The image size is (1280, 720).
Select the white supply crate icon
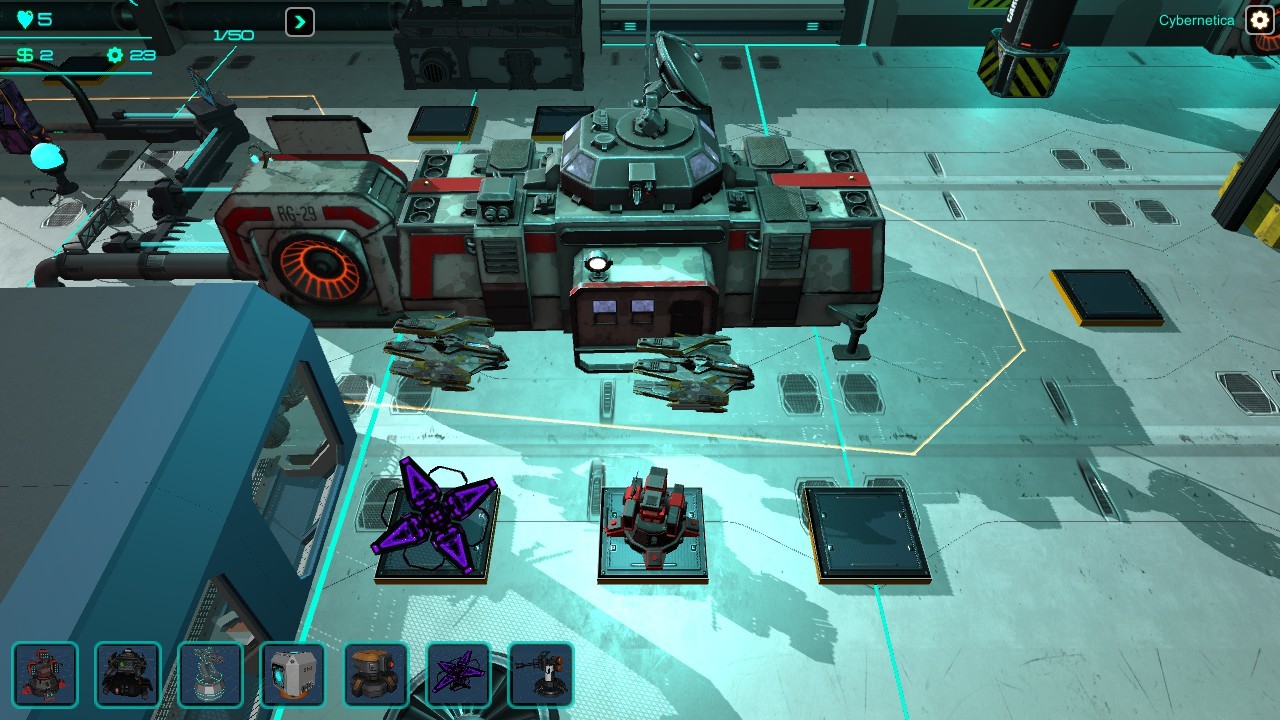pos(294,675)
